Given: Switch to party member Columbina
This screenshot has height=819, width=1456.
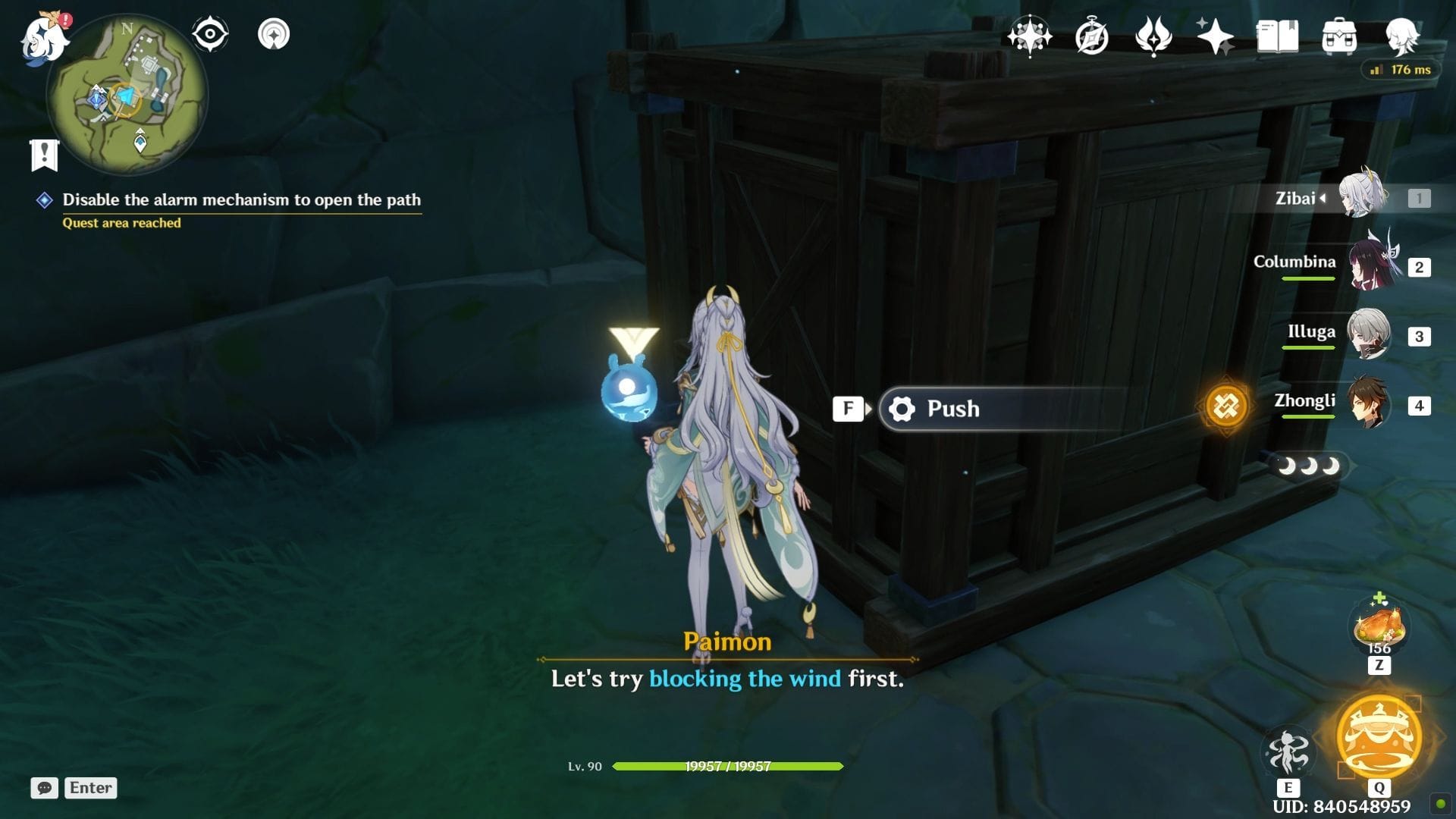Looking at the screenshot, I should pyautogui.click(x=1371, y=266).
